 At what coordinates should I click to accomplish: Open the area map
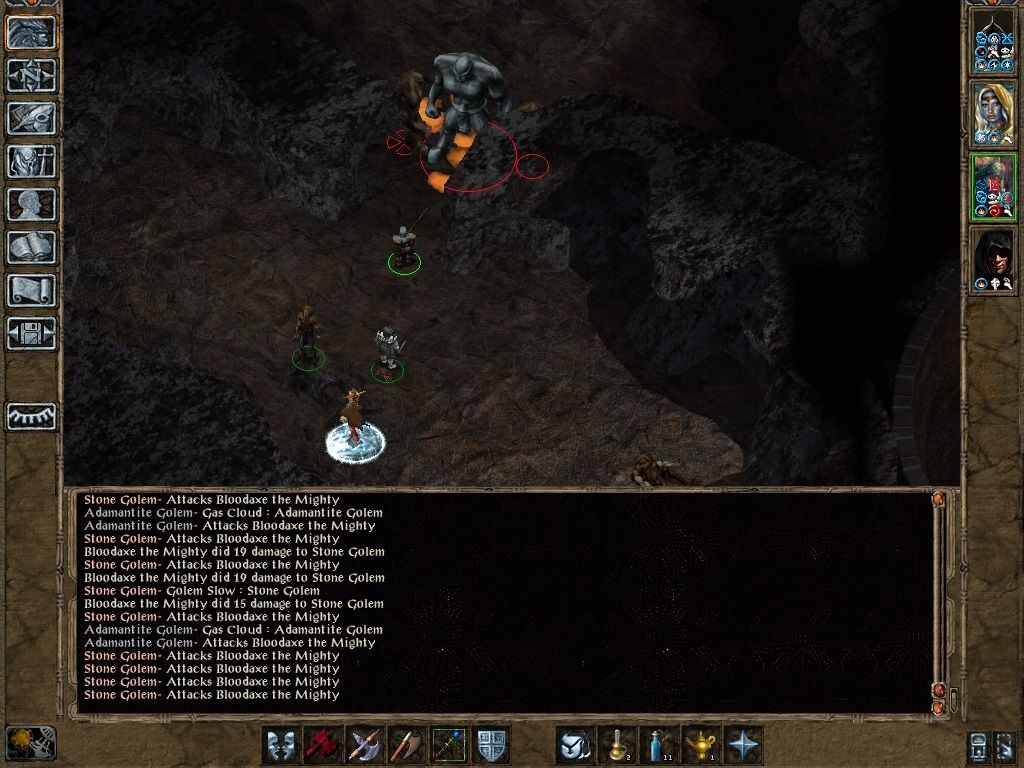pos(31,75)
